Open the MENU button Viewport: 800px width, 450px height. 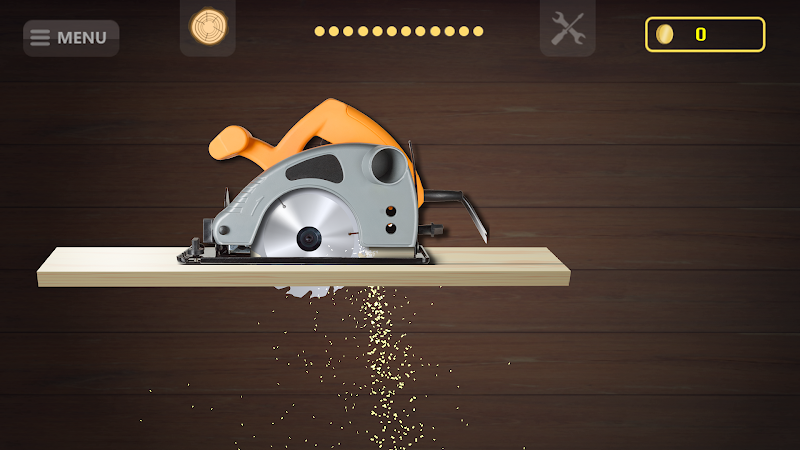(x=70, y=38)
